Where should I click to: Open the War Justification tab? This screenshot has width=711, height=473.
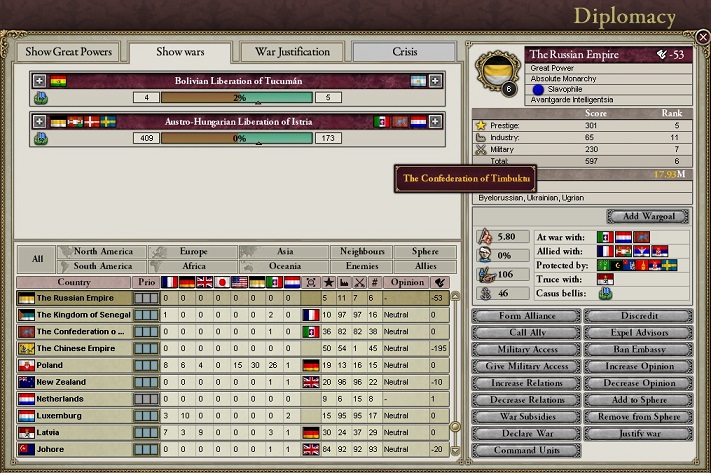pos(292,52)
